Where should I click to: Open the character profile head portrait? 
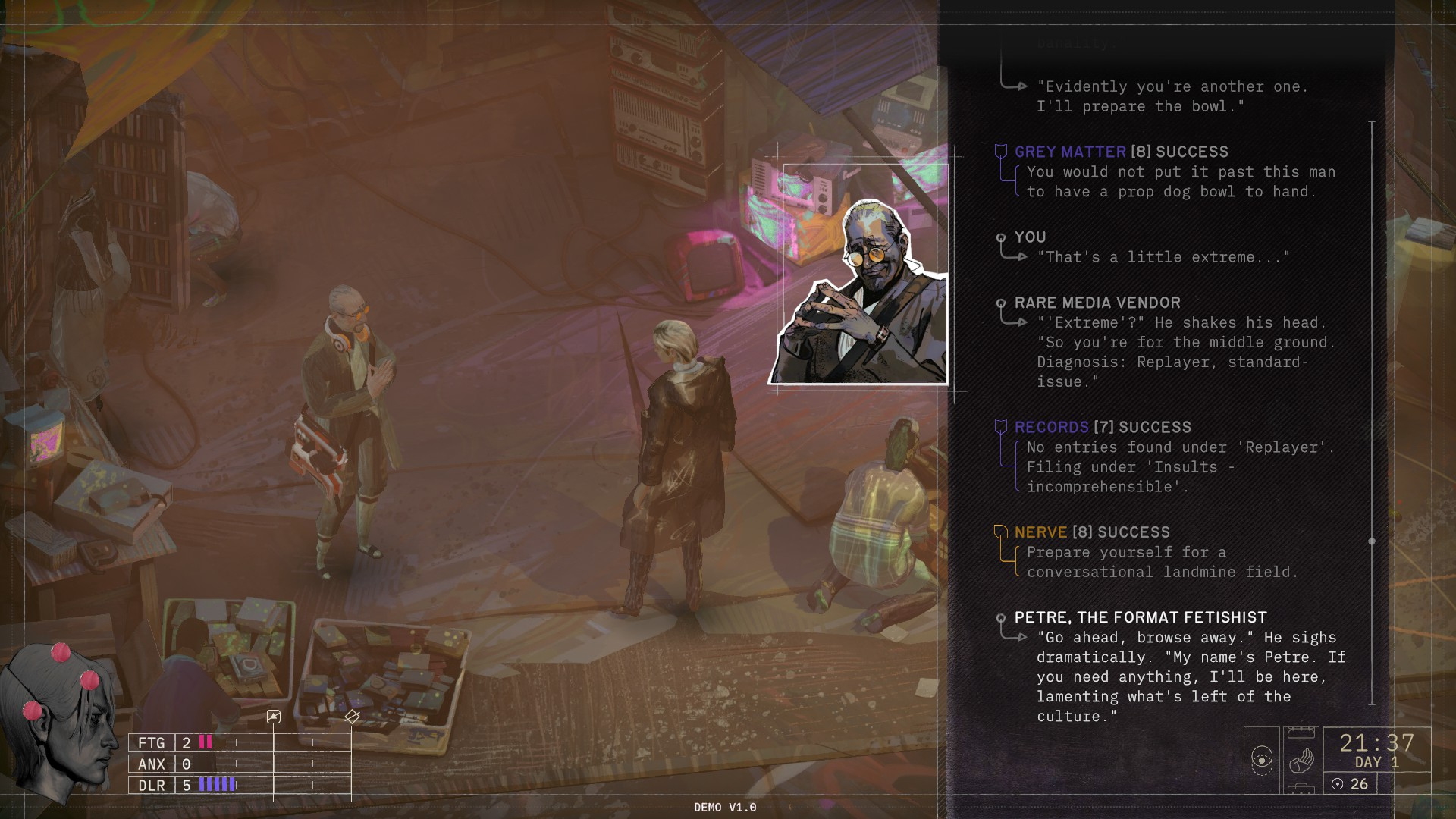pyautogui.click(x=57, y=720)
